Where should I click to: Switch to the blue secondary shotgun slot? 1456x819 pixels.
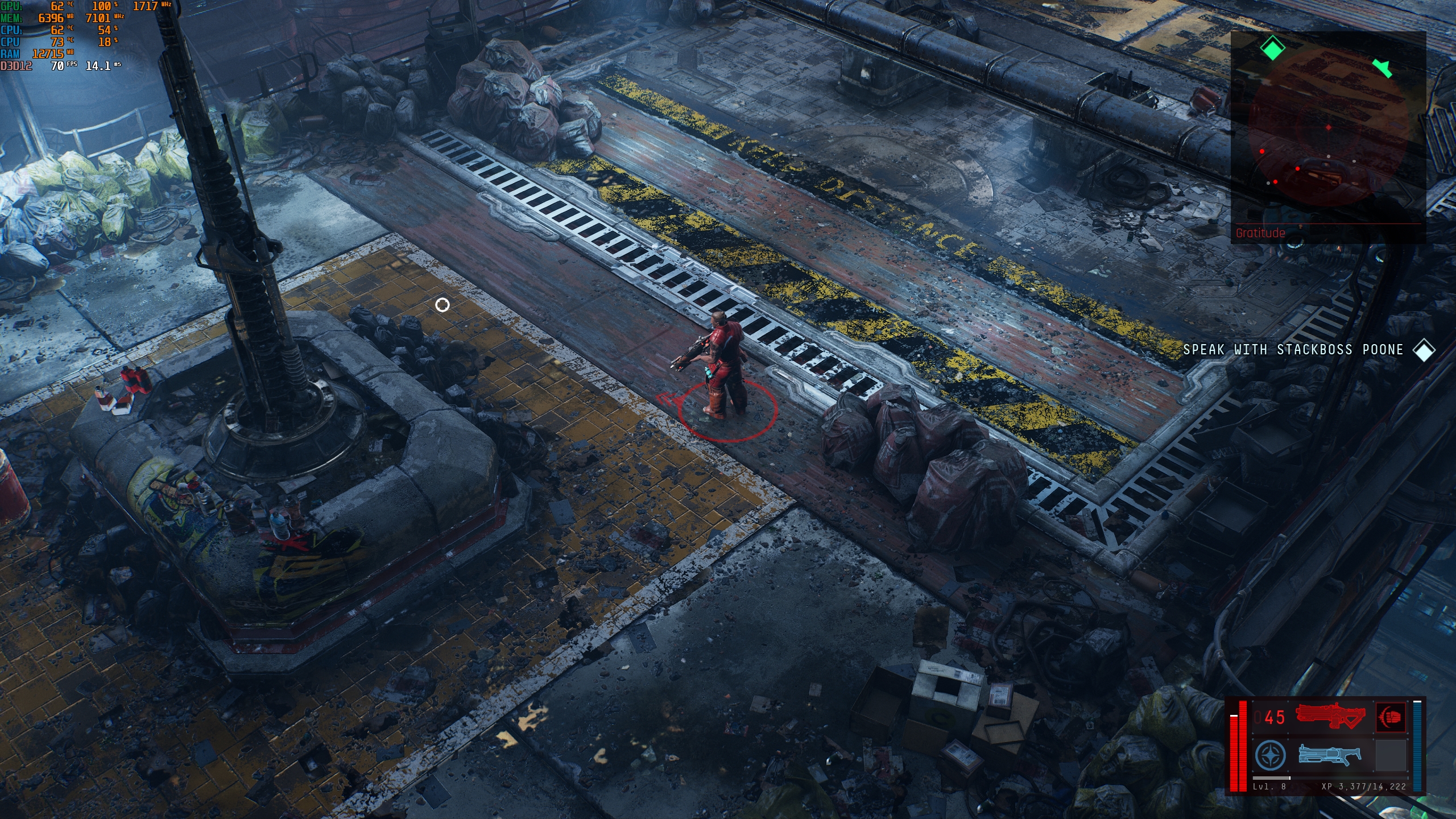[1330, 755]
